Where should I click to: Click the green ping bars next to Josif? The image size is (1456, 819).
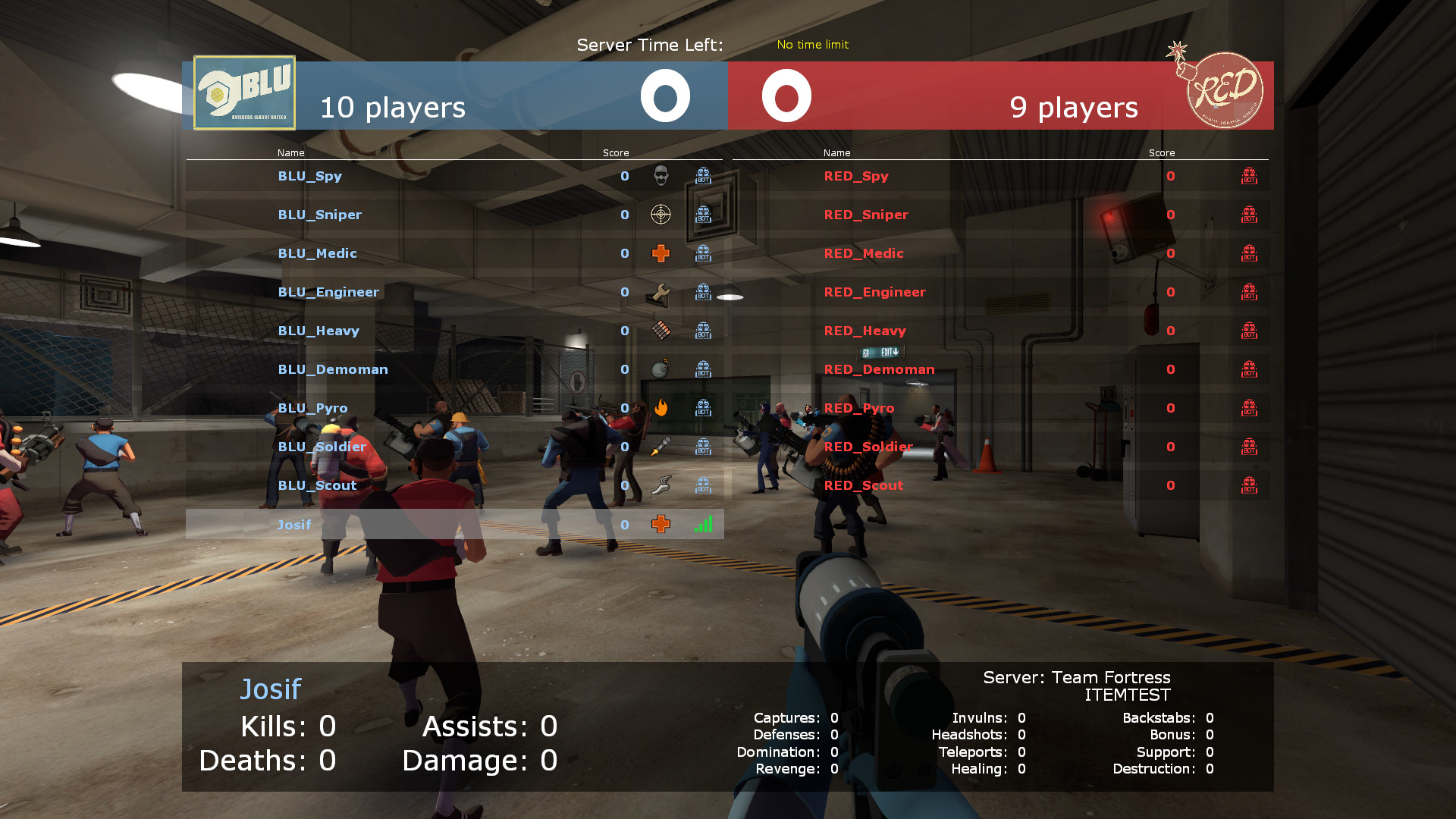click(x=703, y=524)
